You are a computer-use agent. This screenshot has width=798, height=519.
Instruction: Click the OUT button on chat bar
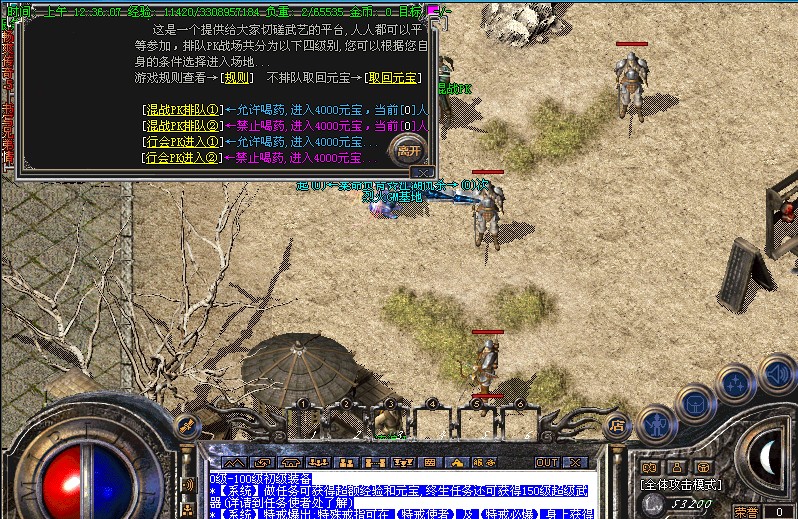click(x=547, y=462)
